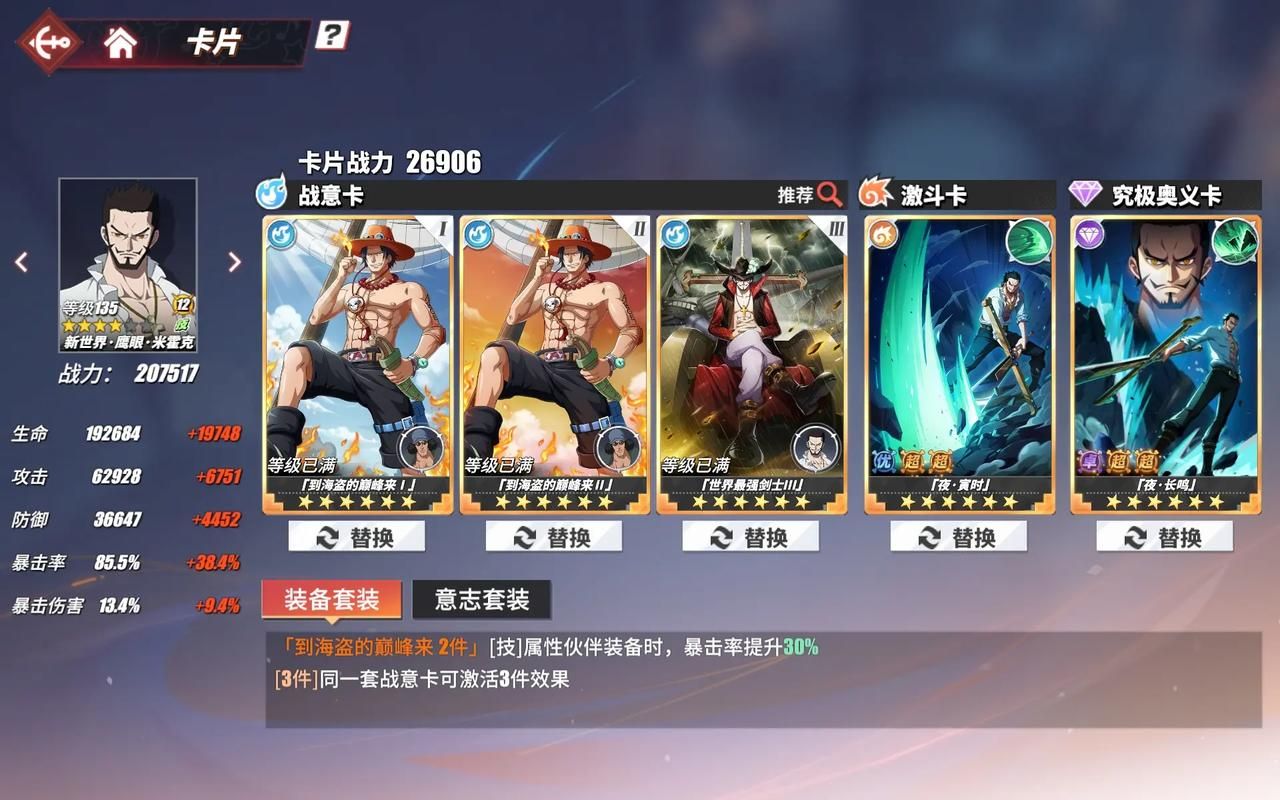Select the 装备套装 tab

coord(332,599)
